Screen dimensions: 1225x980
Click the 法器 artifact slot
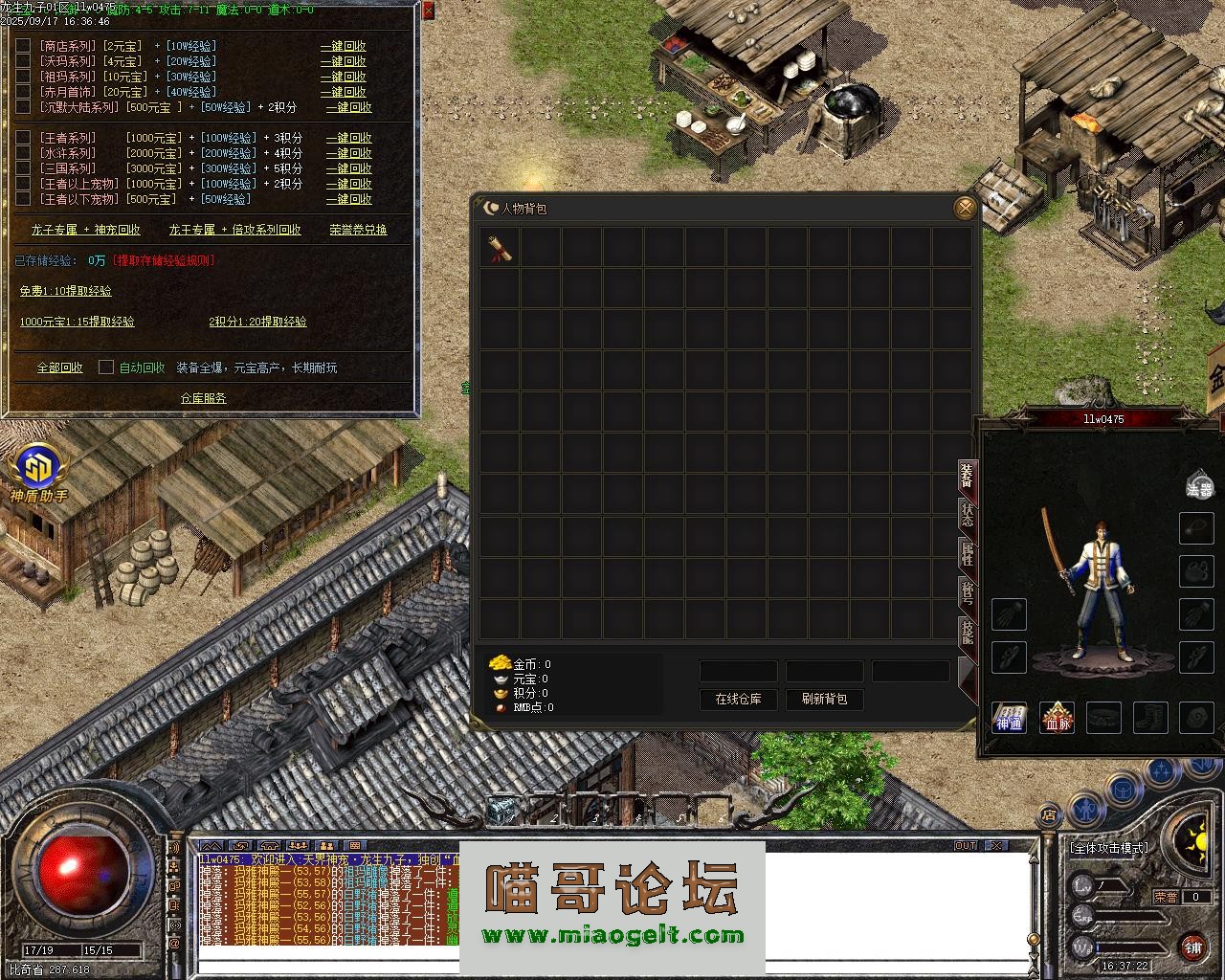tap(1198, 485)
